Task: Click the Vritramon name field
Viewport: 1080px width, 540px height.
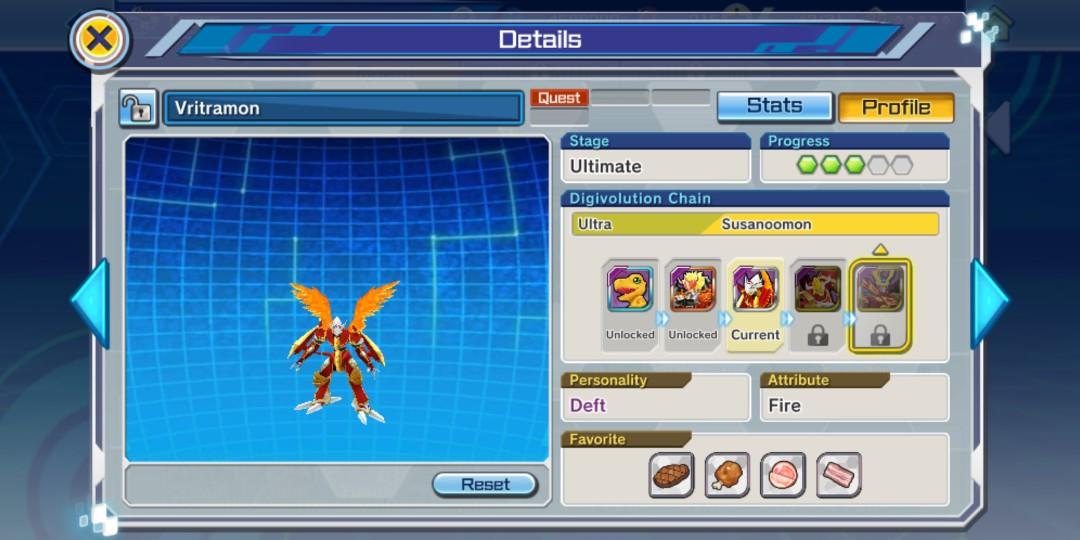Action: (x=343, y=108)
